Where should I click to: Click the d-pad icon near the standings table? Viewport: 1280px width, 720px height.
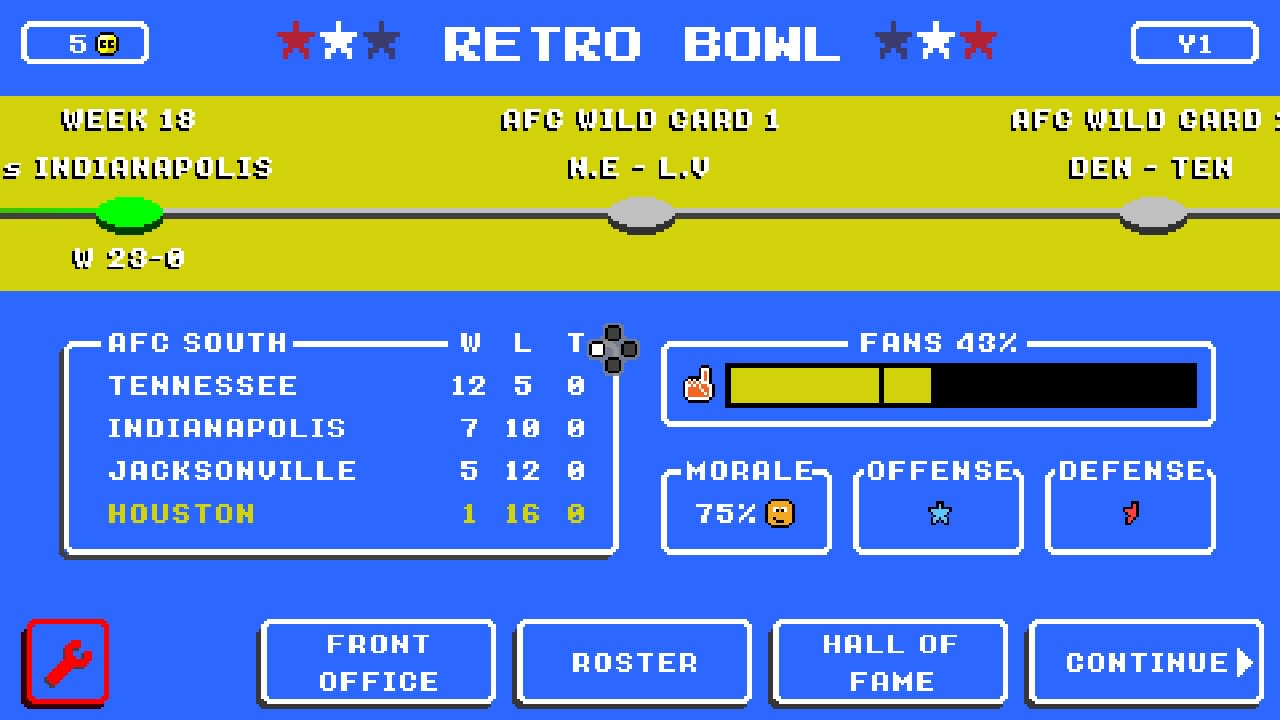tap(612, 349)
